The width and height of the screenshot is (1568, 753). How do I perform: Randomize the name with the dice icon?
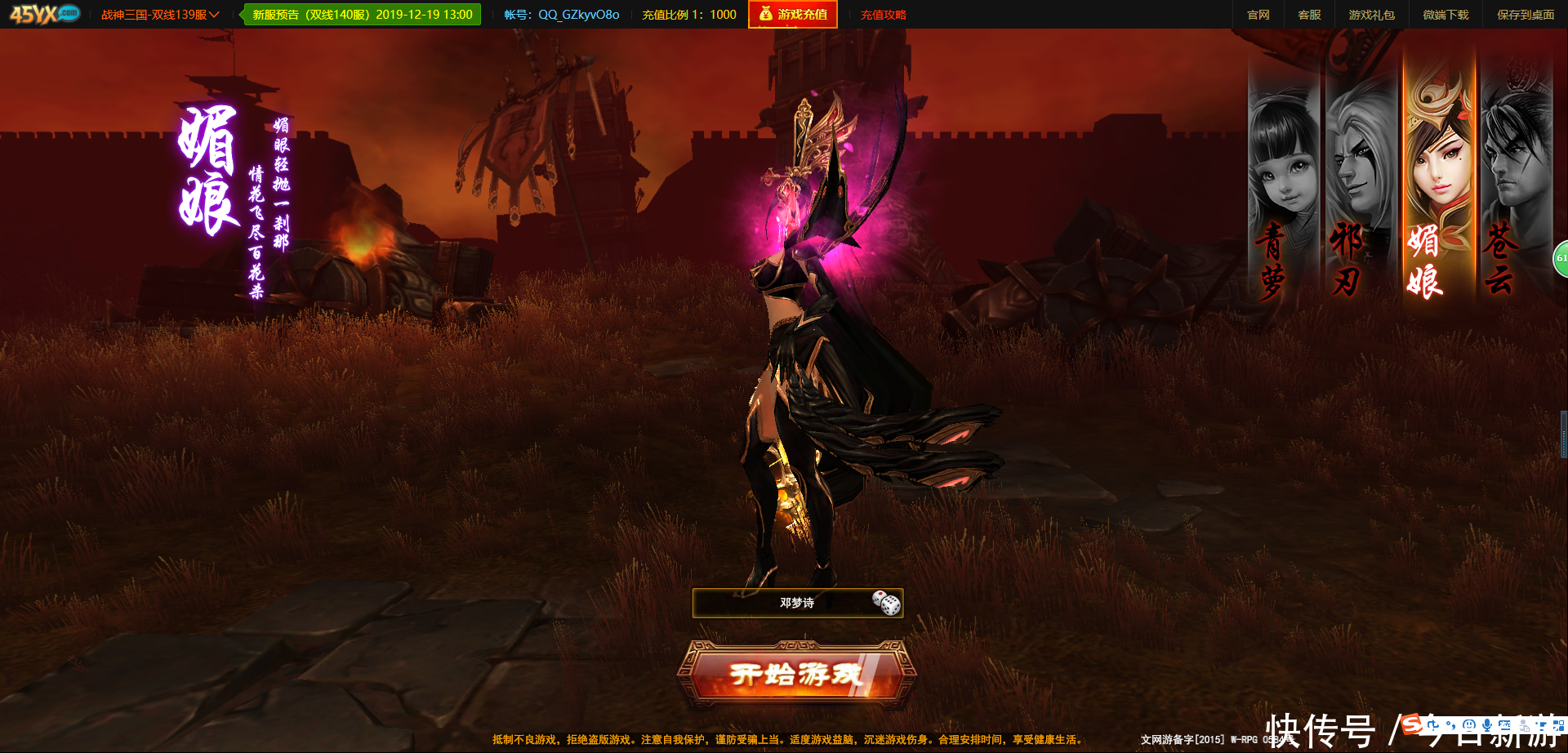tap(886, 604)
